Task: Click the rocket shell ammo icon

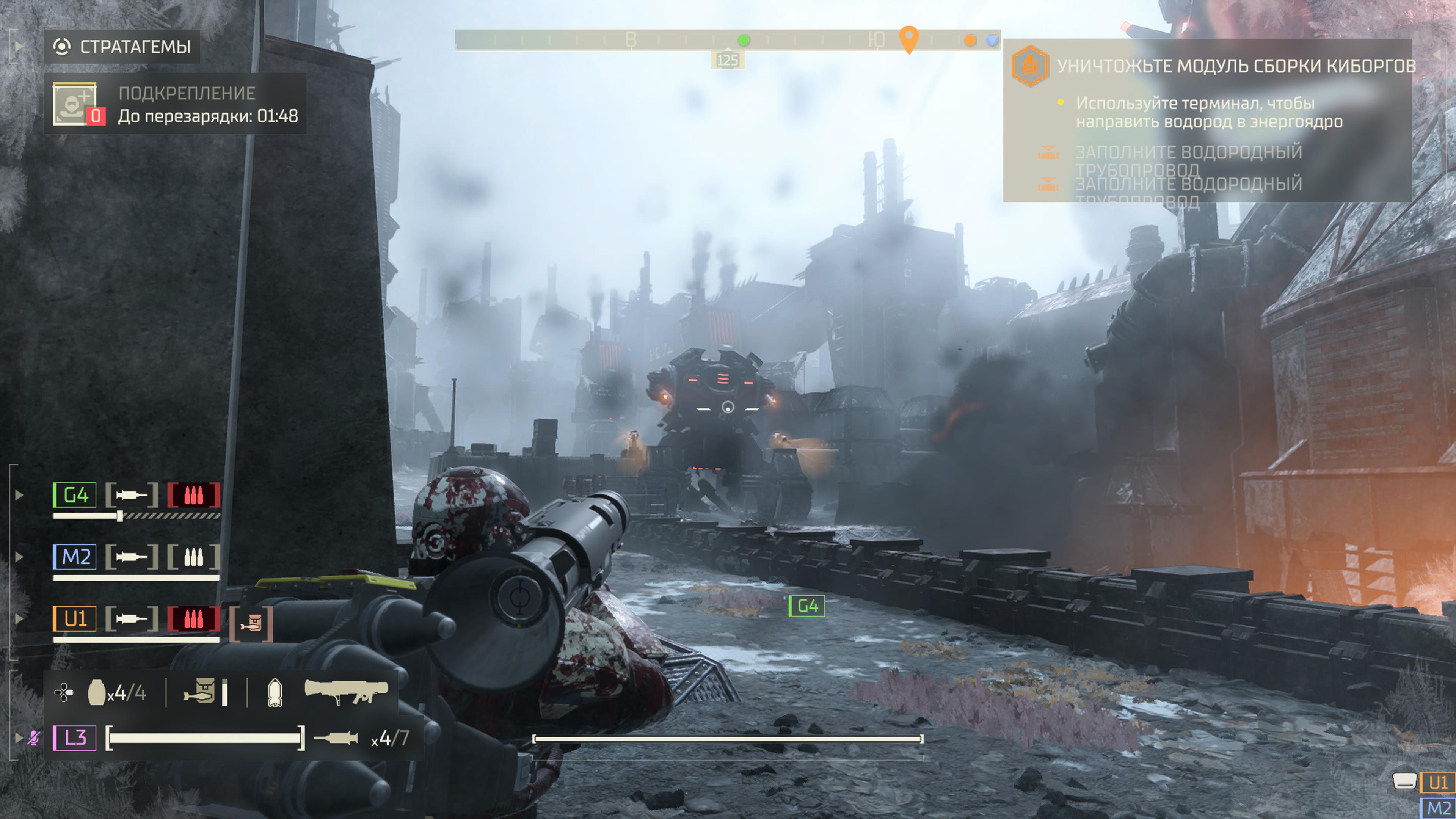Action: coord(275,692)
